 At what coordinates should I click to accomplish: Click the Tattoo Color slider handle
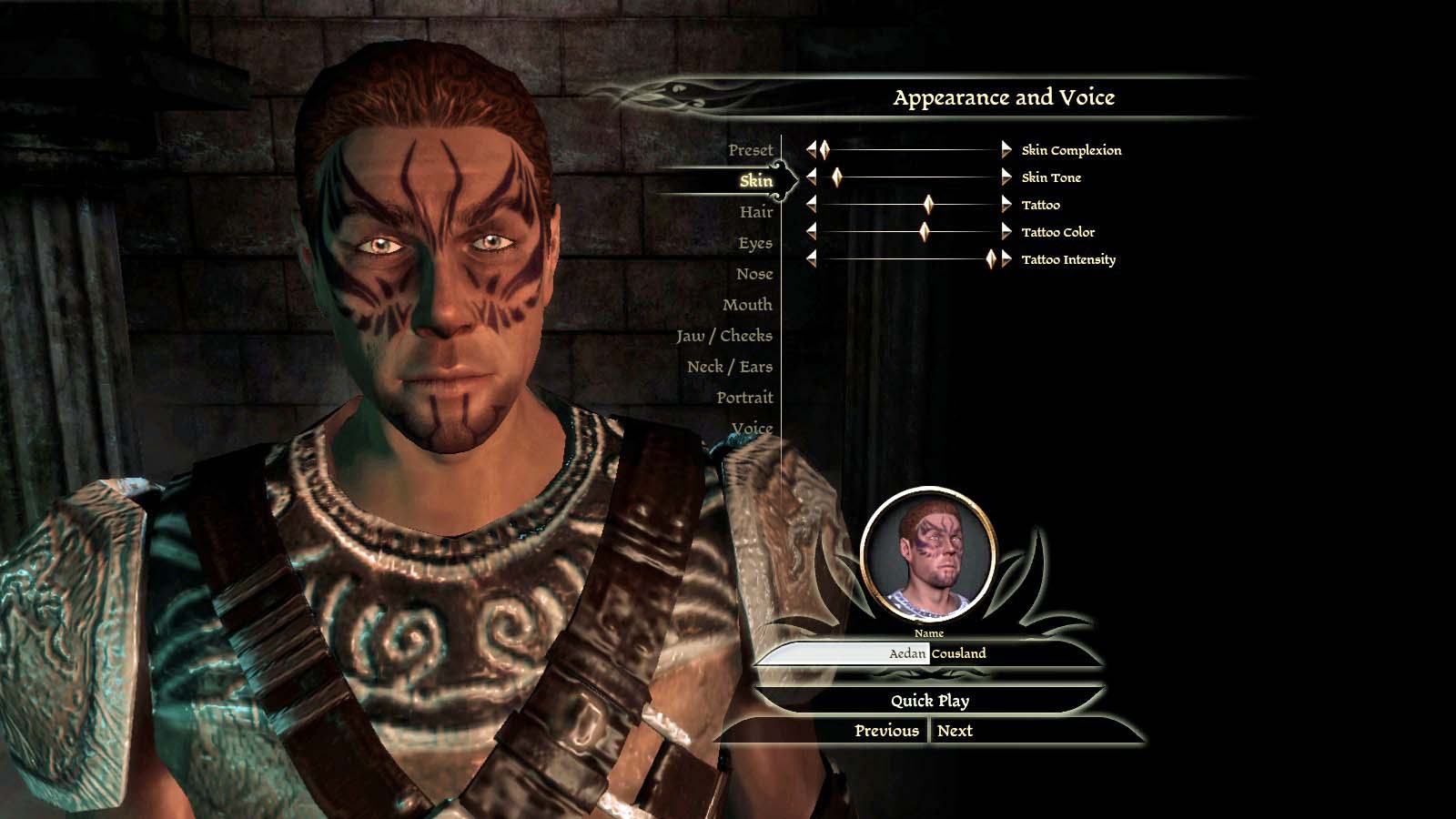point(925,232)
